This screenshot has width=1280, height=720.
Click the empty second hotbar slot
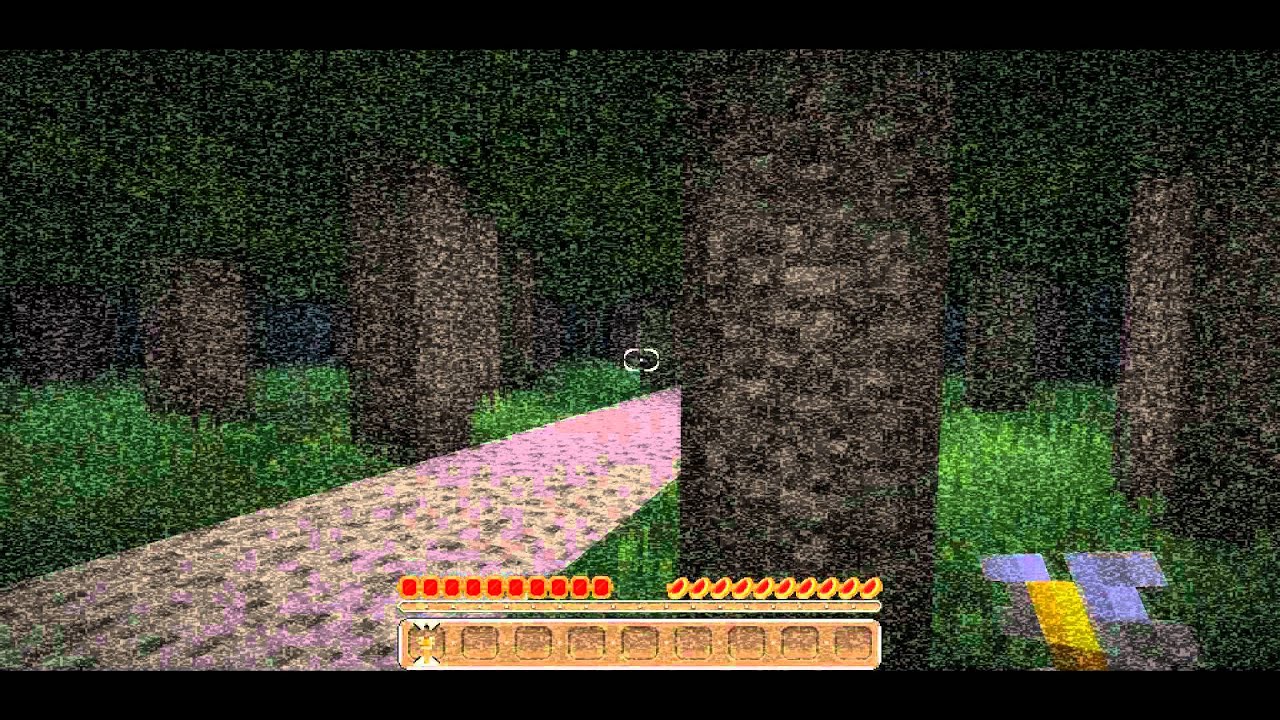coord(479,647)
